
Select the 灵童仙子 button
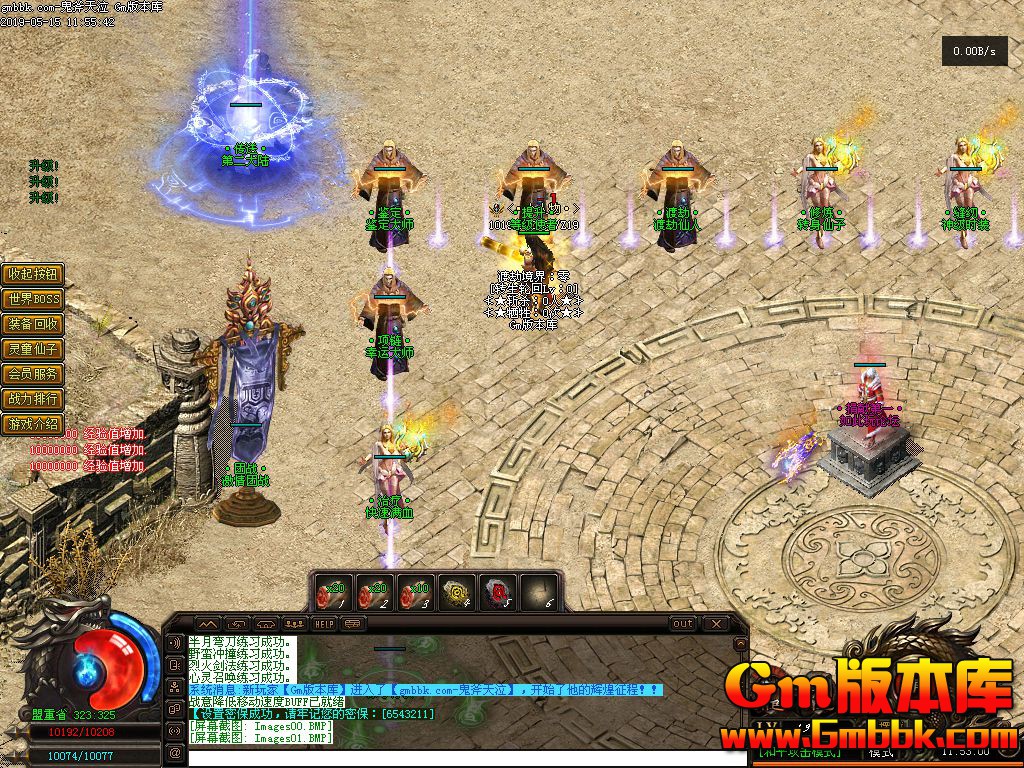coord(34,349)
